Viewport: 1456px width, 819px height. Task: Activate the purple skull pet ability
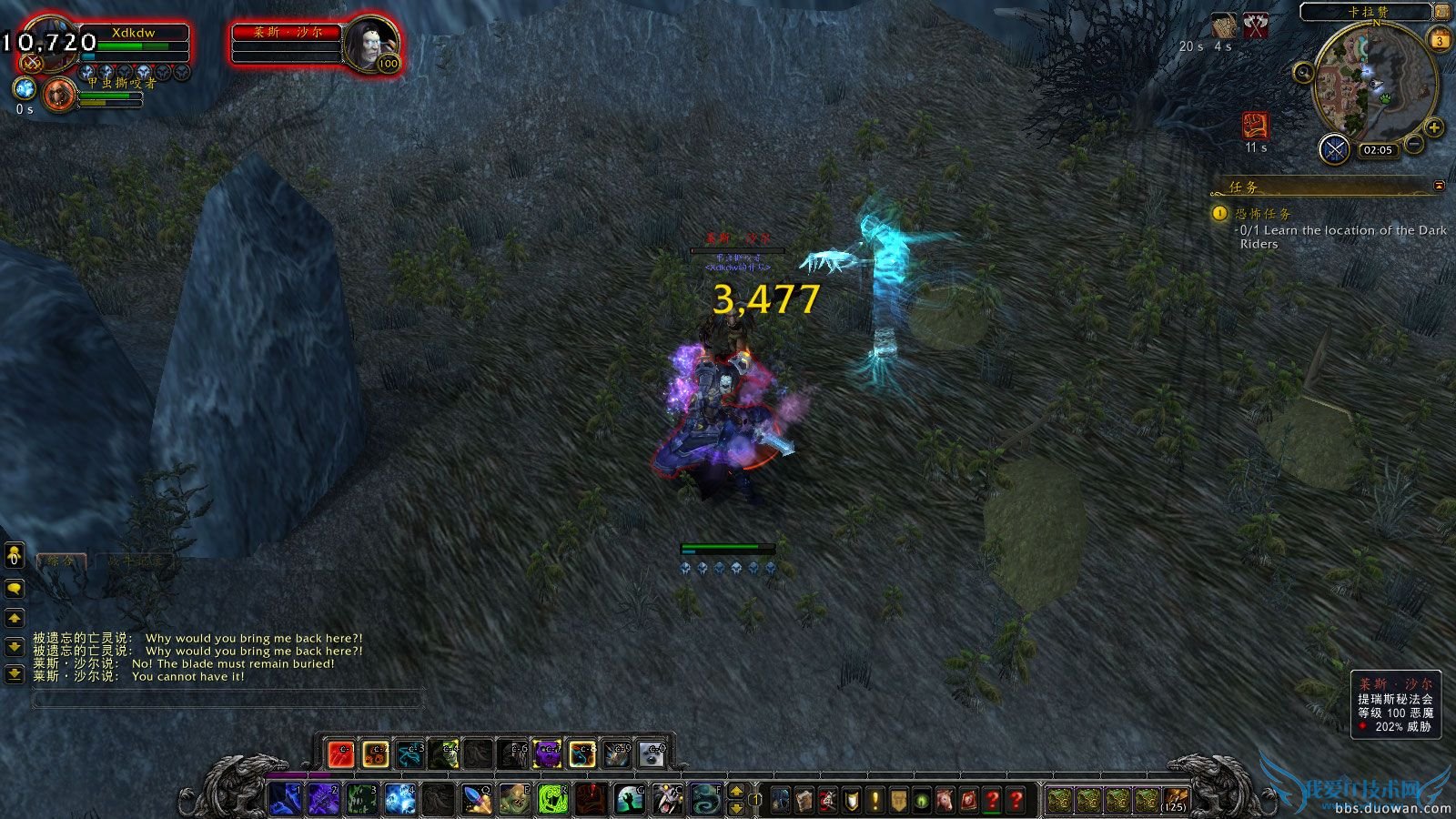[x=546, y=753]
